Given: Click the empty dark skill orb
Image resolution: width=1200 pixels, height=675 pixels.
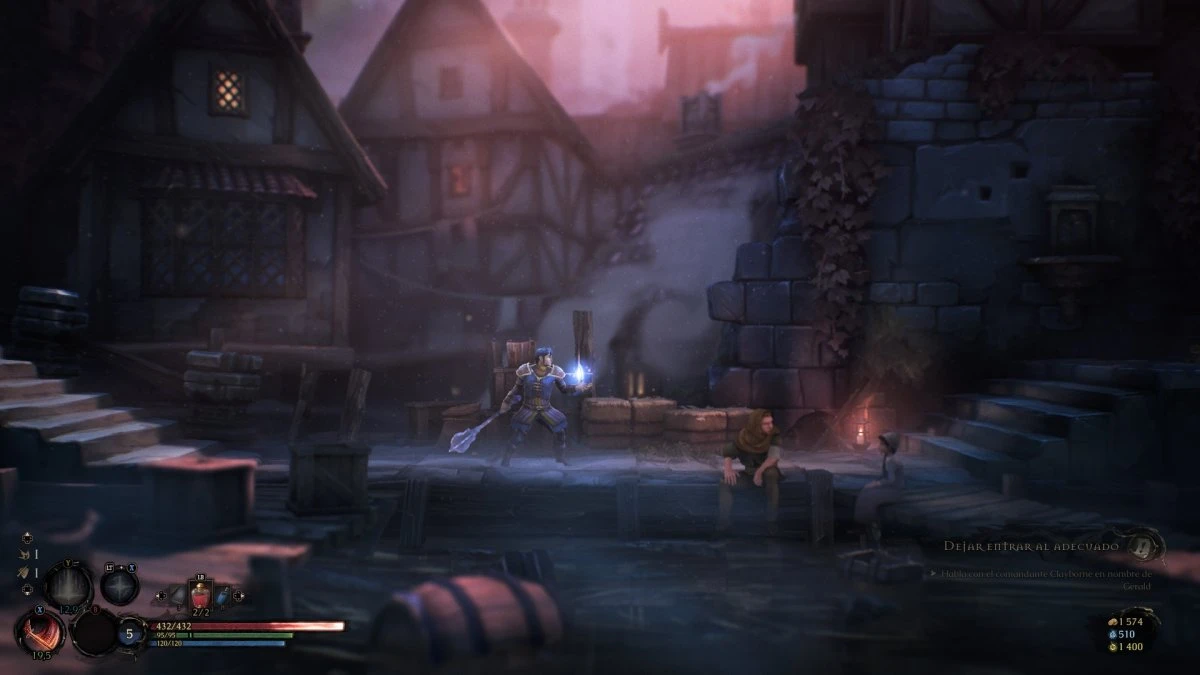Looking at the screenshot, I should coord(95,632).
